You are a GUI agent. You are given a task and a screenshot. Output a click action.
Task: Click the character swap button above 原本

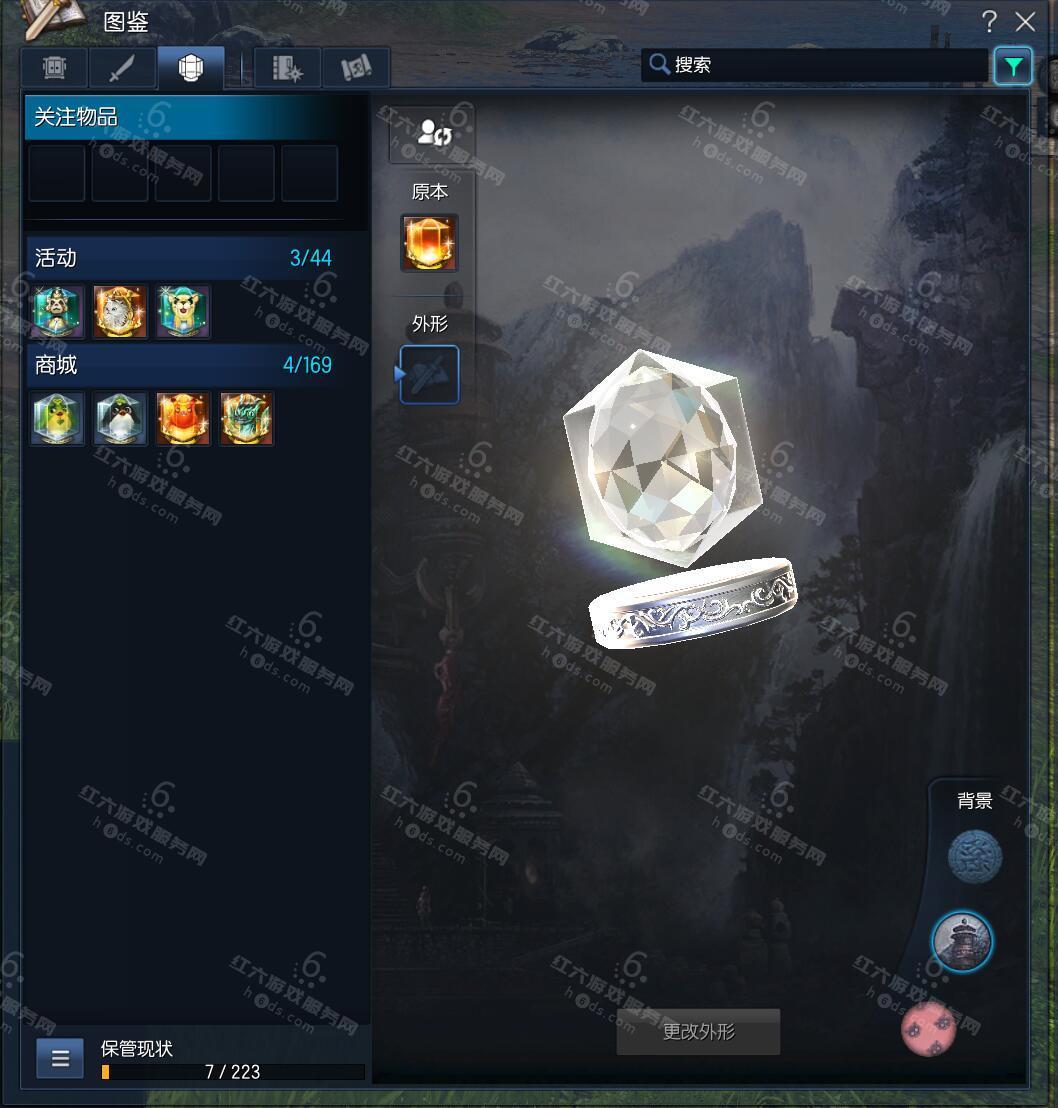431,133
